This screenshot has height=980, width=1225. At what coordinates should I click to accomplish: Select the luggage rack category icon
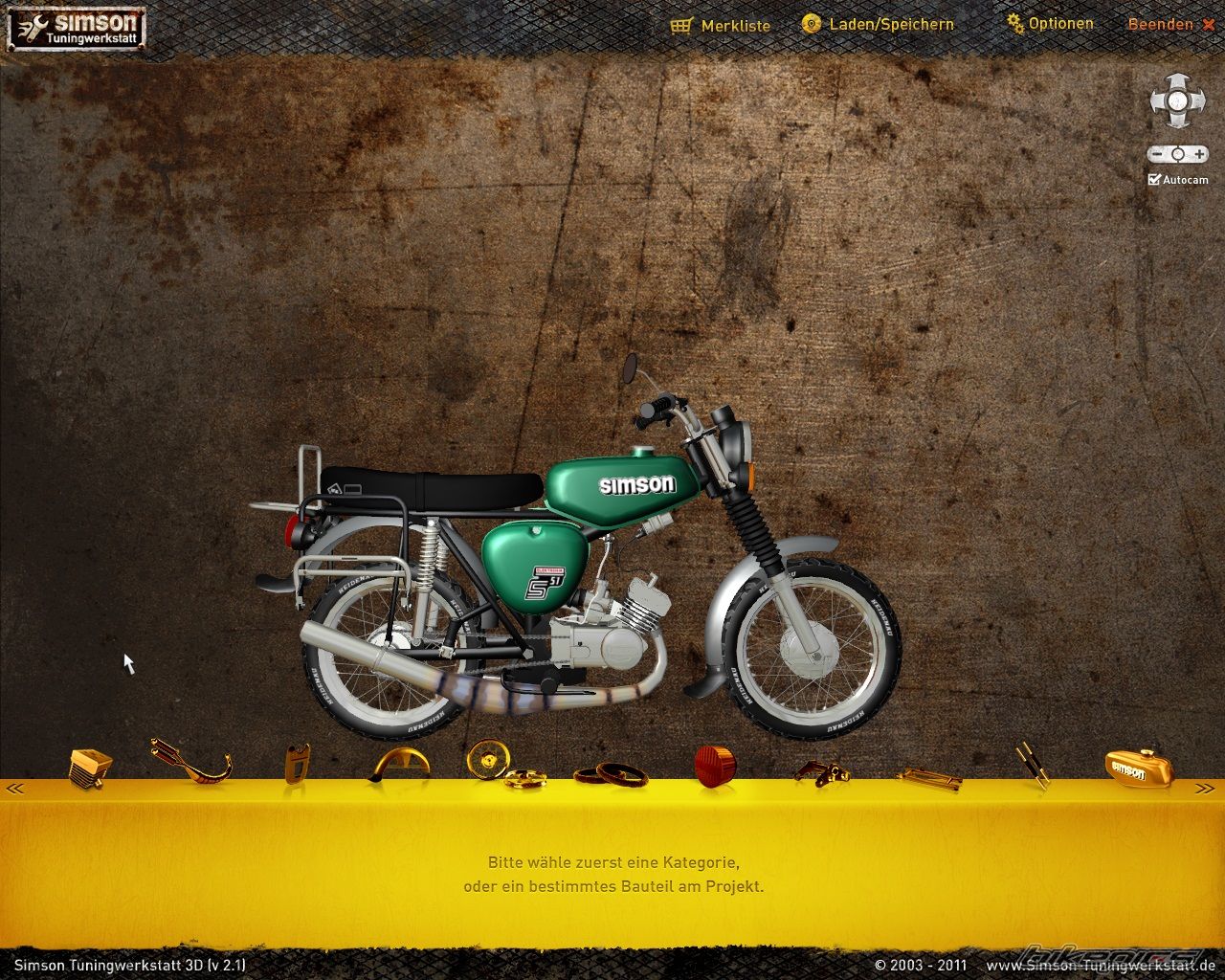(928, 779)
